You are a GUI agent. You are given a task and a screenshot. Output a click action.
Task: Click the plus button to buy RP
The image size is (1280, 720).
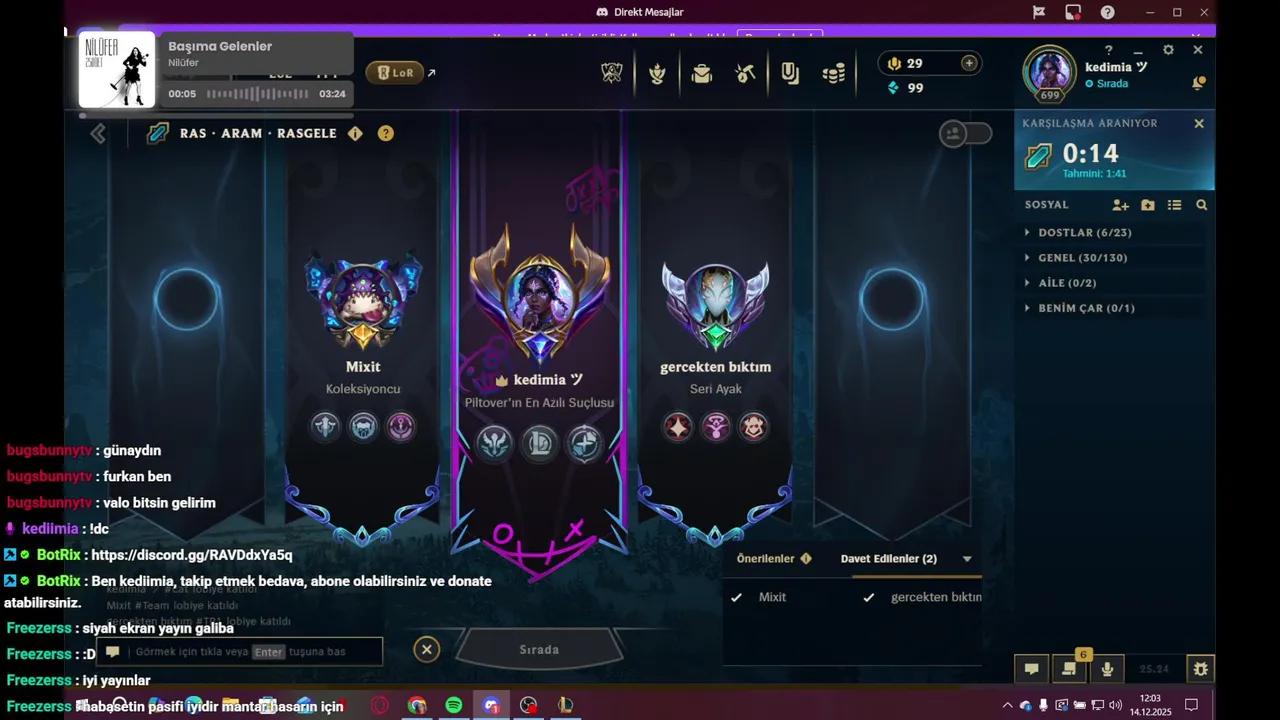[968, 63]
